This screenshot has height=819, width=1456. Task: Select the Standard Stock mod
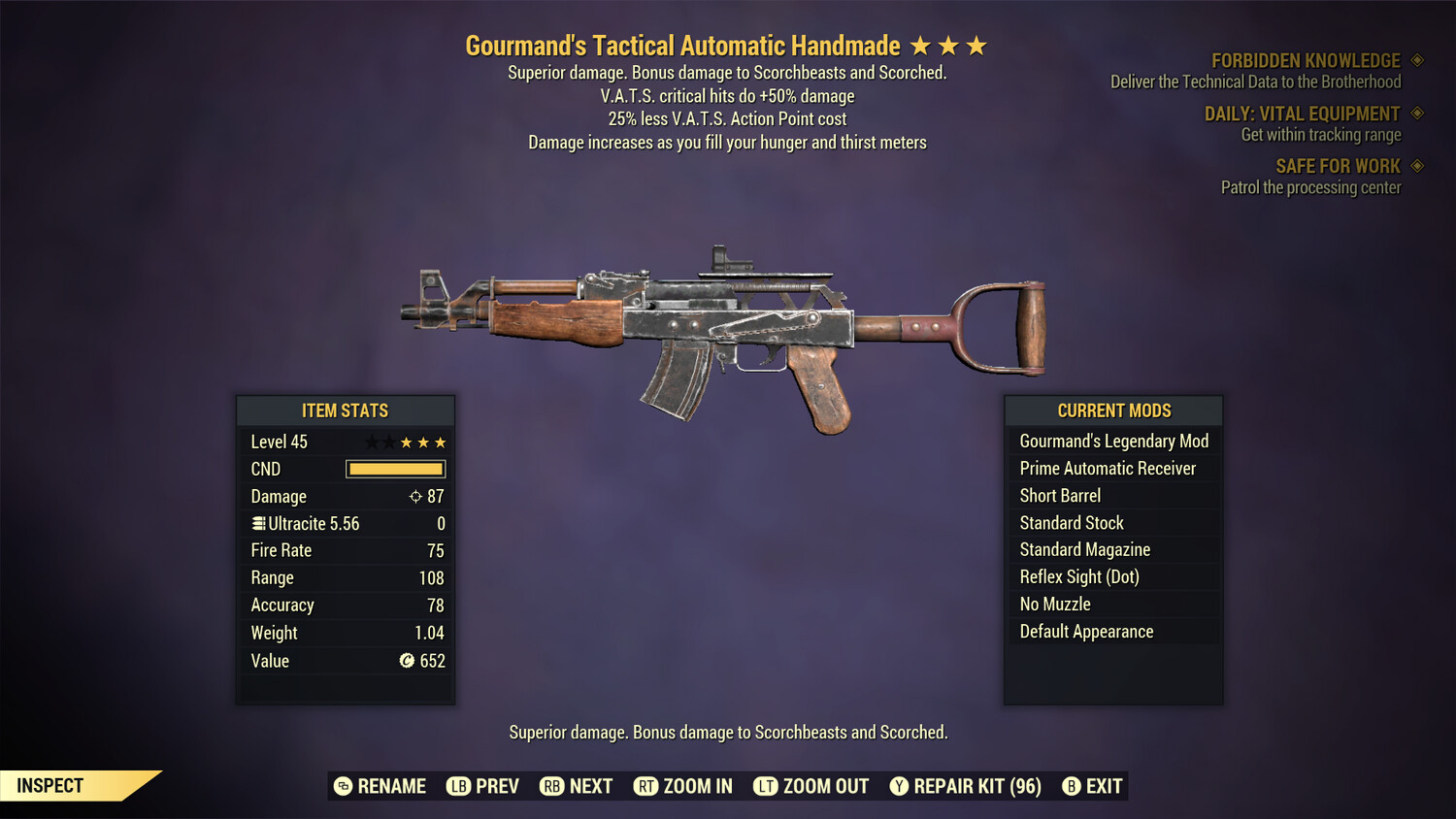tap(1072, 523)
